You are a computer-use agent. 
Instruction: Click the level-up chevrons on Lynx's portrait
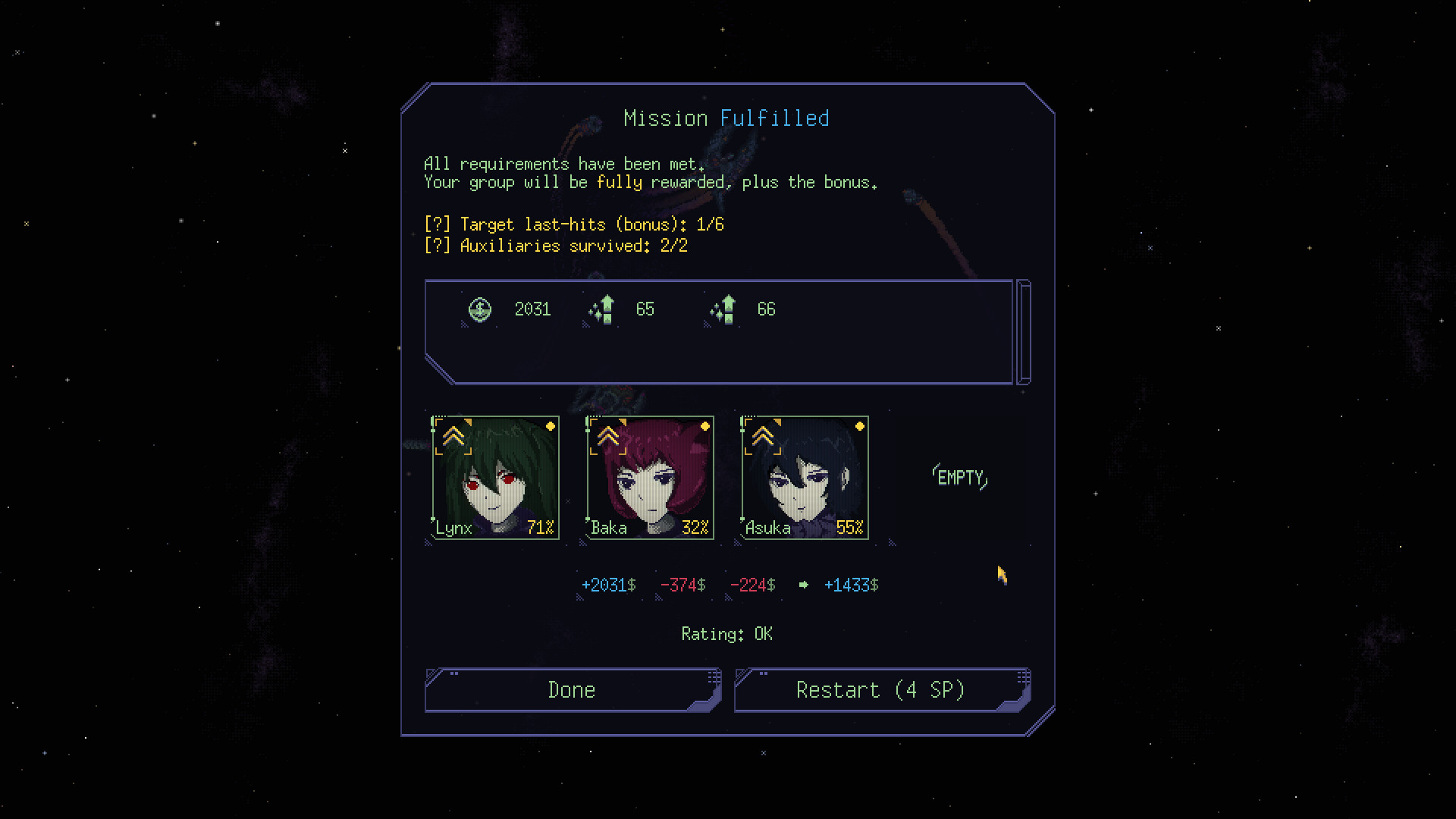coord(453,435)
